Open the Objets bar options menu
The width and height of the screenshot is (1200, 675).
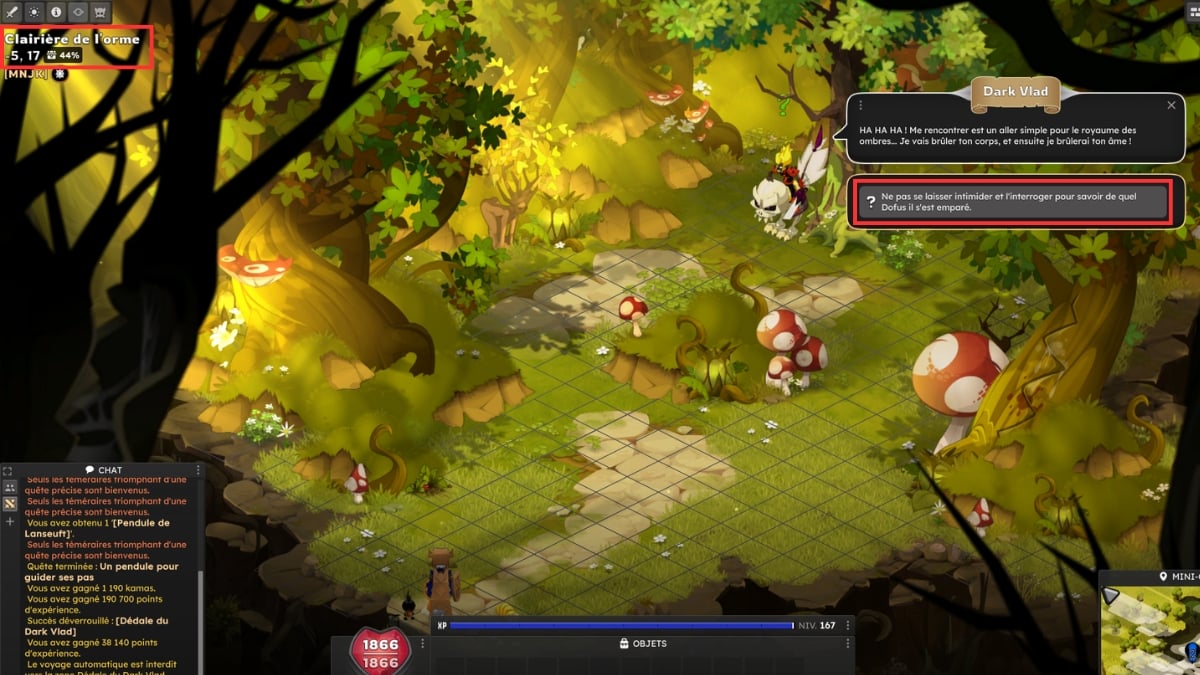pyautogui.click(x=849, y=644)
